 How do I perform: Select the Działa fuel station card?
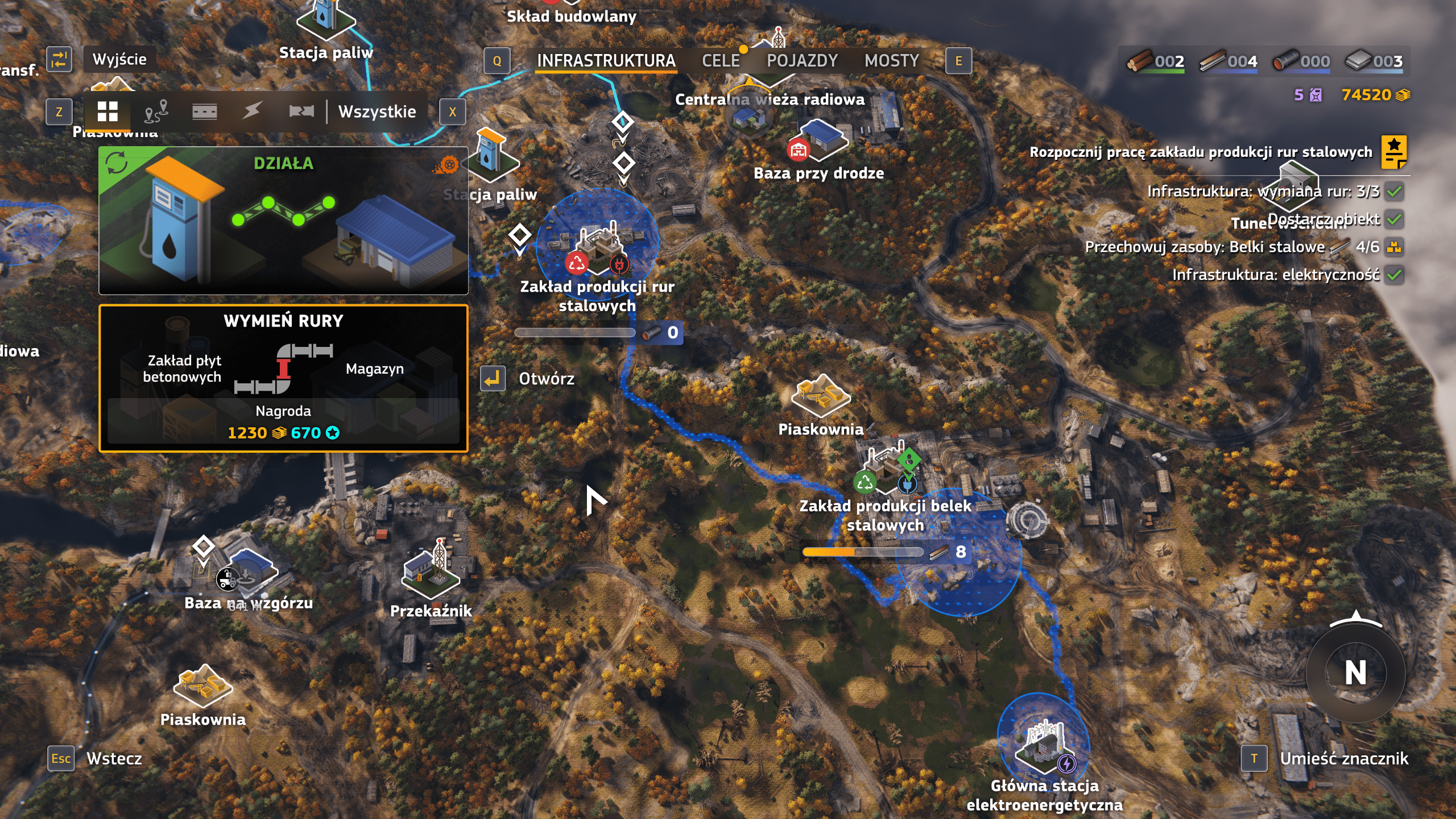[x=283, y=221]
